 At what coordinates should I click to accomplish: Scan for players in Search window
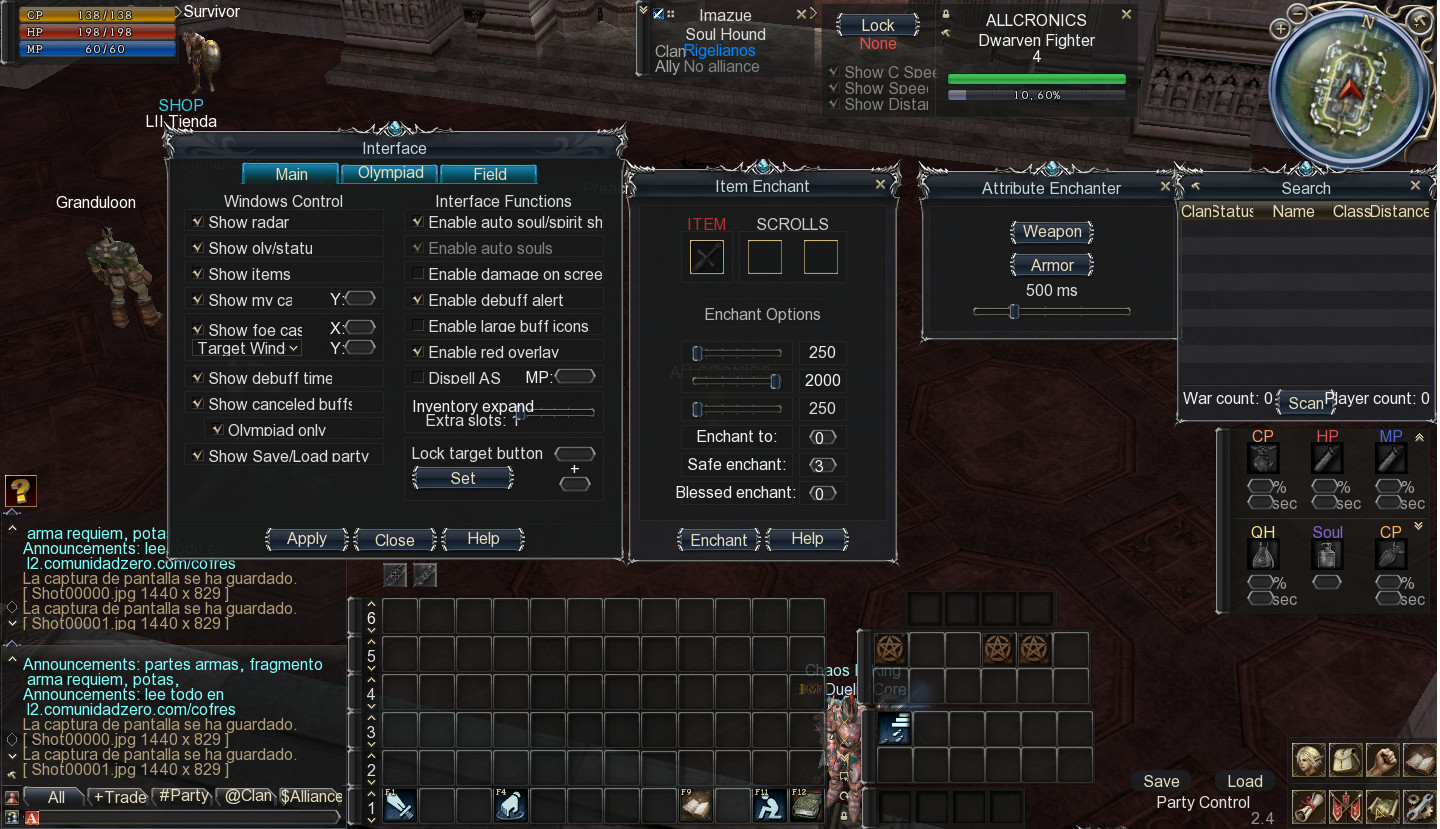[1305, 403]
